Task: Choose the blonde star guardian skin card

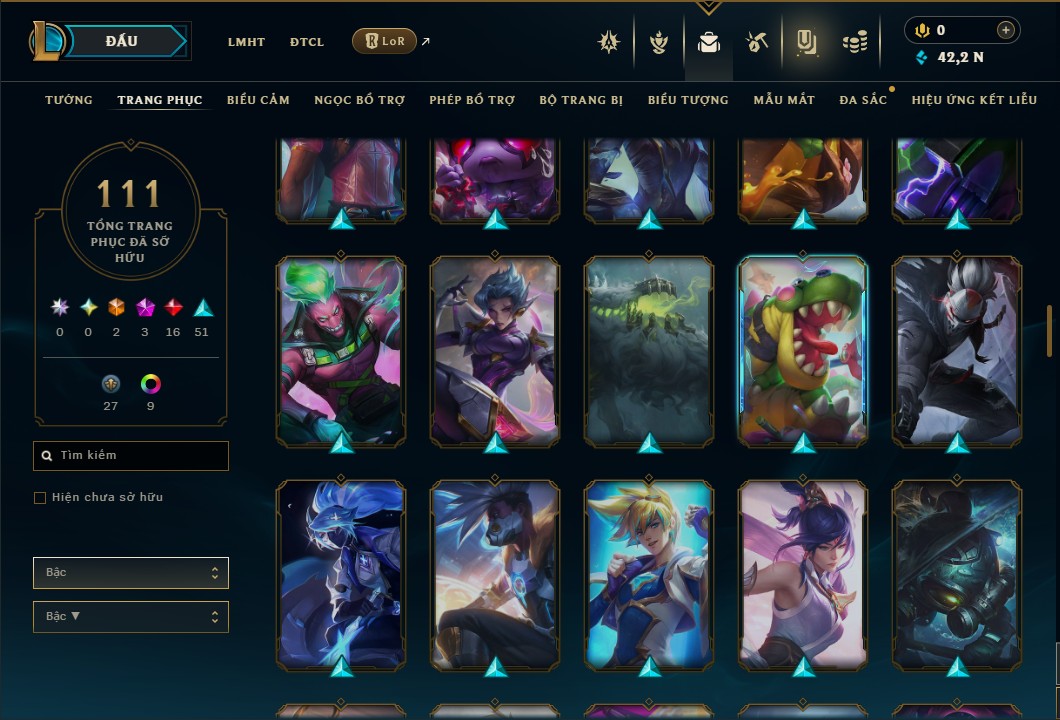Action: [649, 574]
